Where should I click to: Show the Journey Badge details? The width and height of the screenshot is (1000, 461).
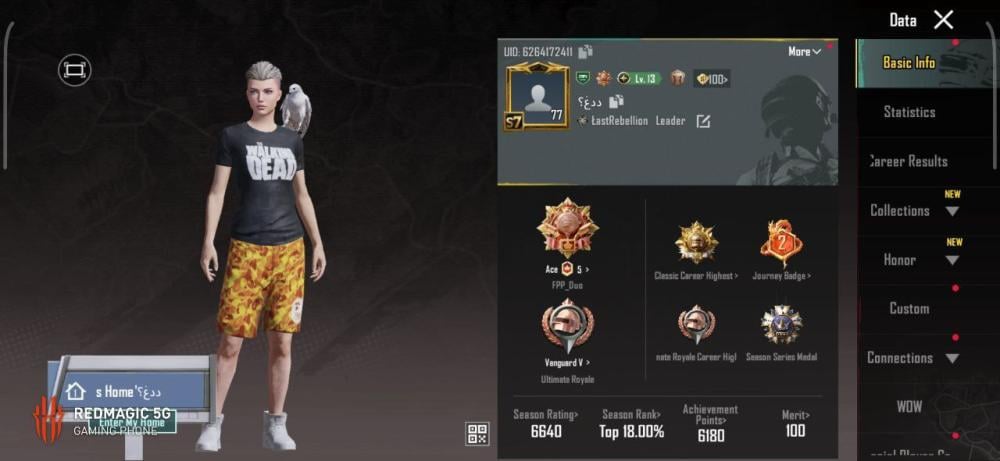point(781,243)
